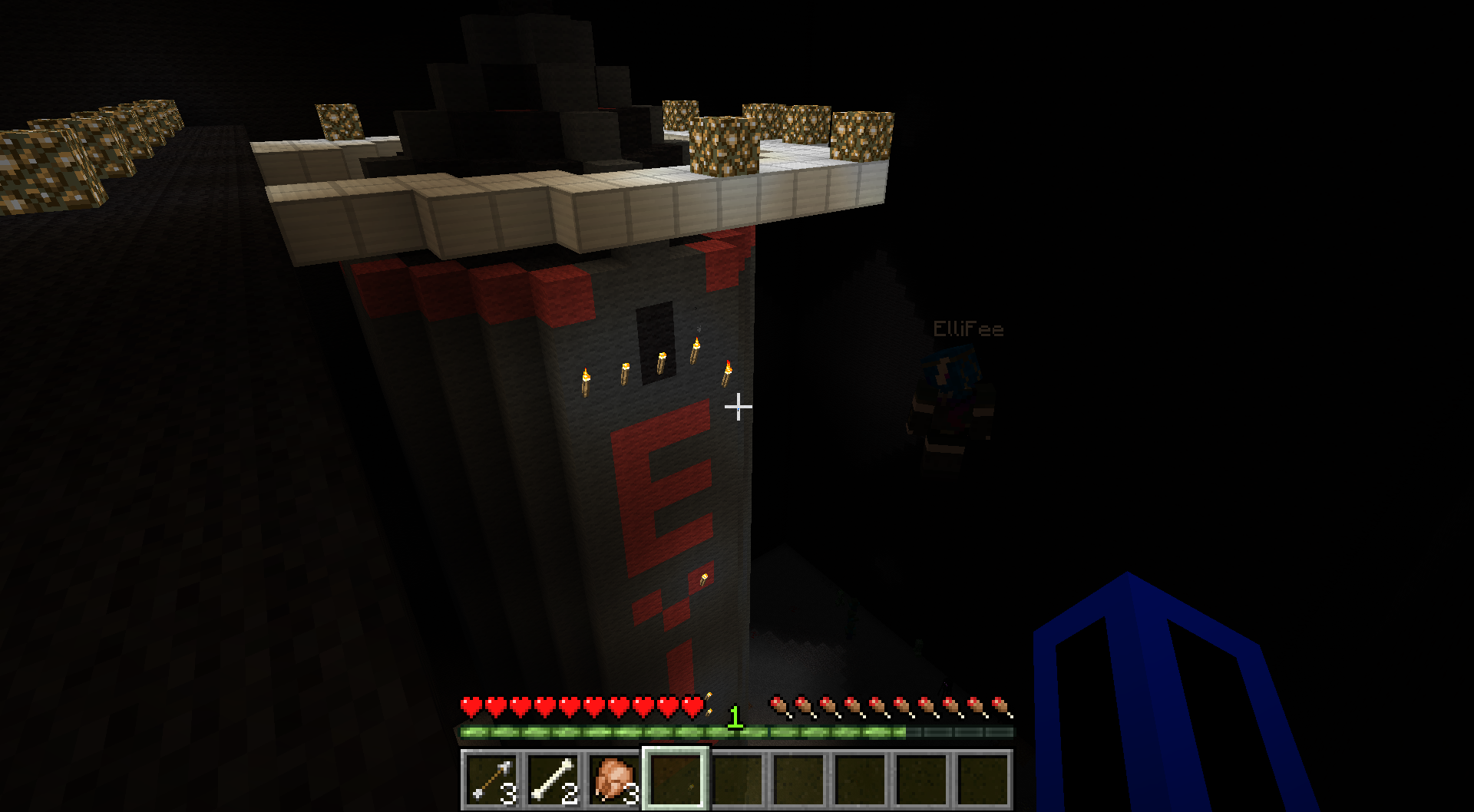The height and width of the screenshot is (812, 1474).
Task: Select the arrows hotbar slot
Action: click(491, 780)
